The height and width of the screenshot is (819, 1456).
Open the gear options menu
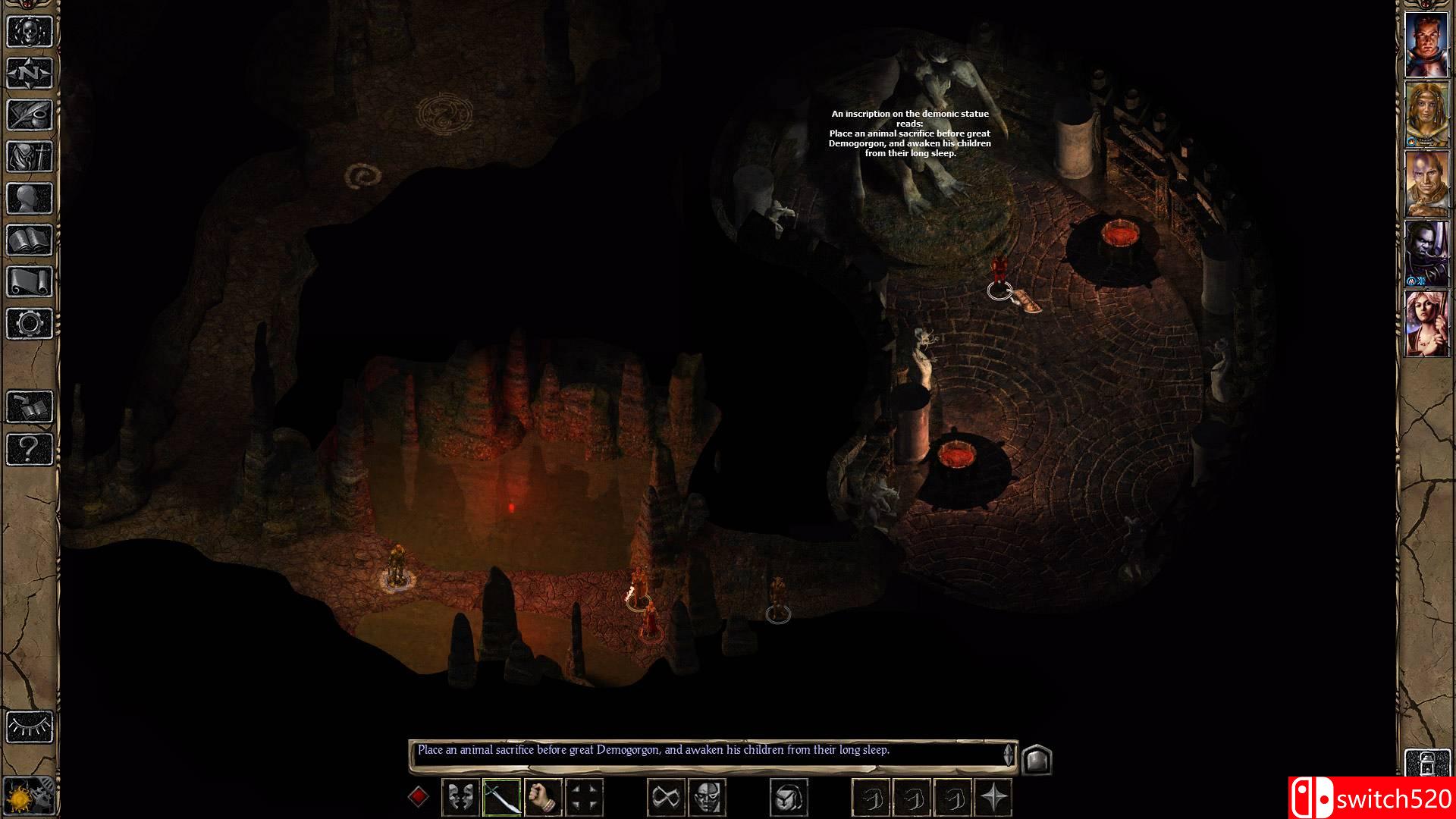[x=30, y=324]
